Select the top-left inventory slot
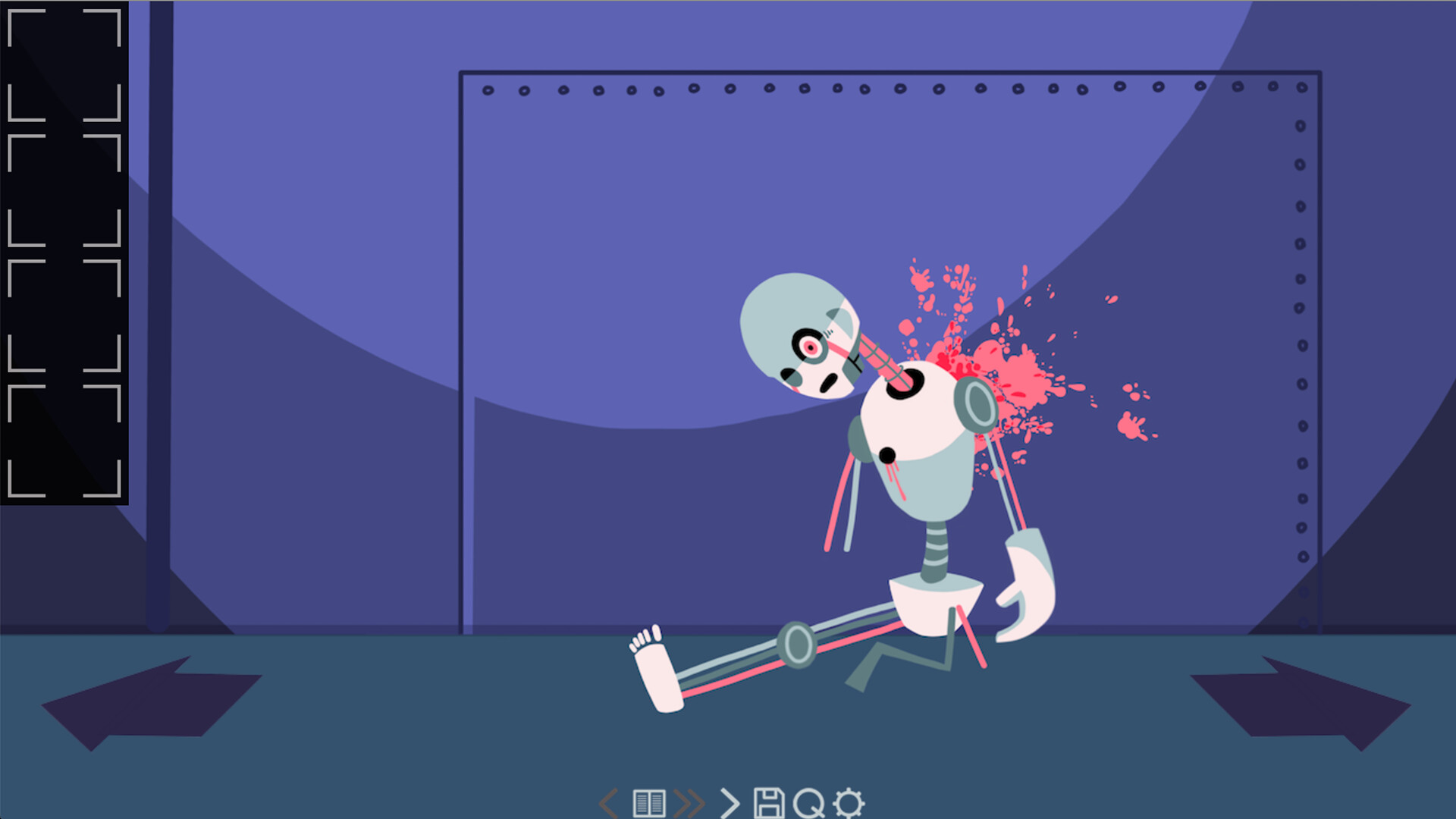 64,64
